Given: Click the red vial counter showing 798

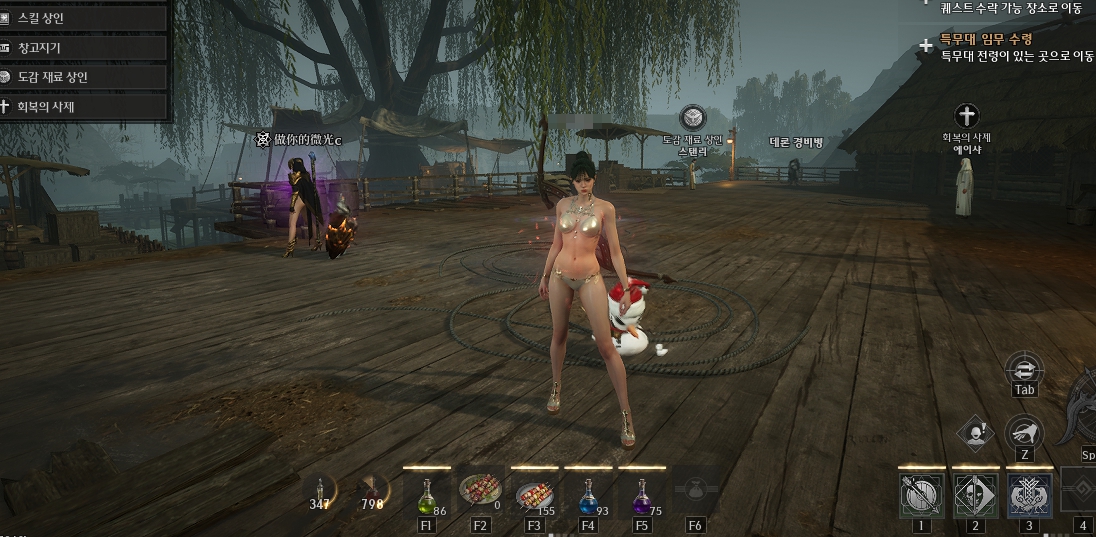Looking at the screenshot, I should [373, 494].
